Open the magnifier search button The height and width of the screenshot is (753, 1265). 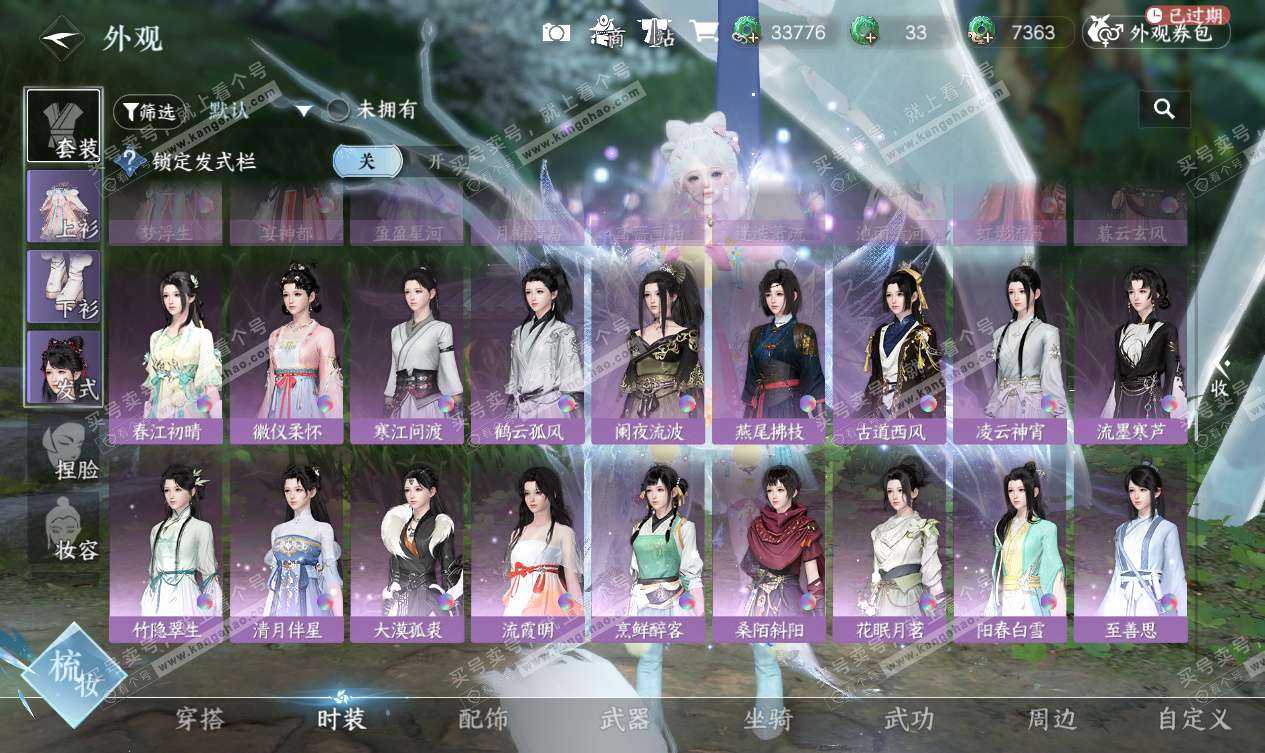coord(1164,109)
